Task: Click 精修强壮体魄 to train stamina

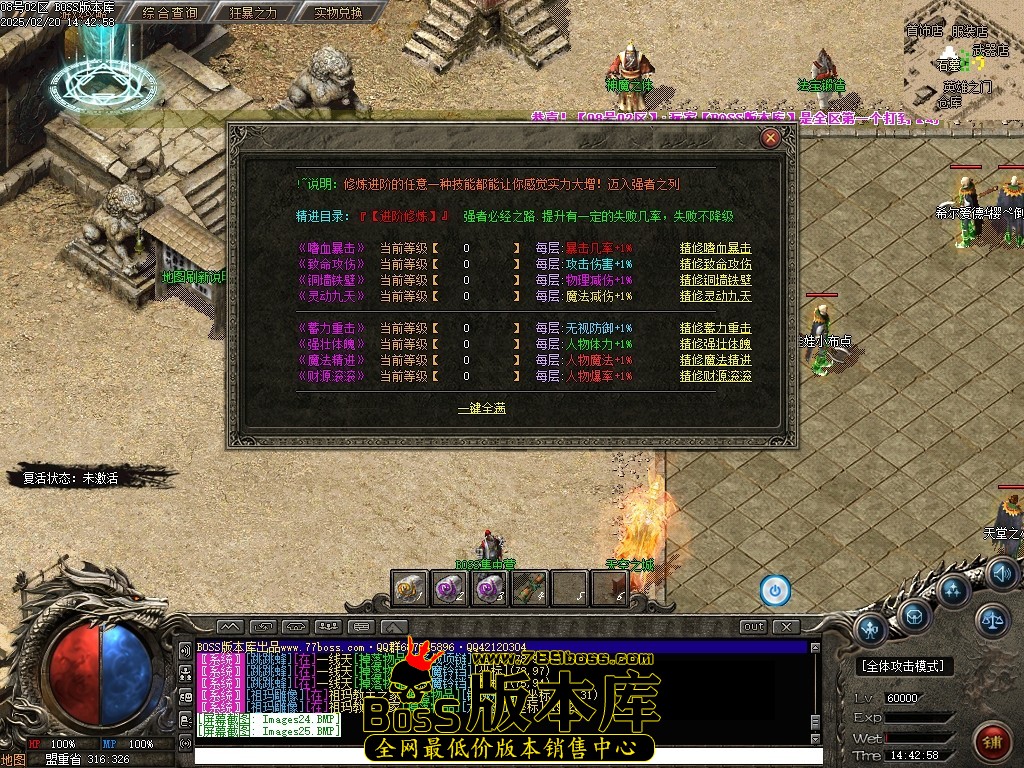Action: click(x=715, y=344)
